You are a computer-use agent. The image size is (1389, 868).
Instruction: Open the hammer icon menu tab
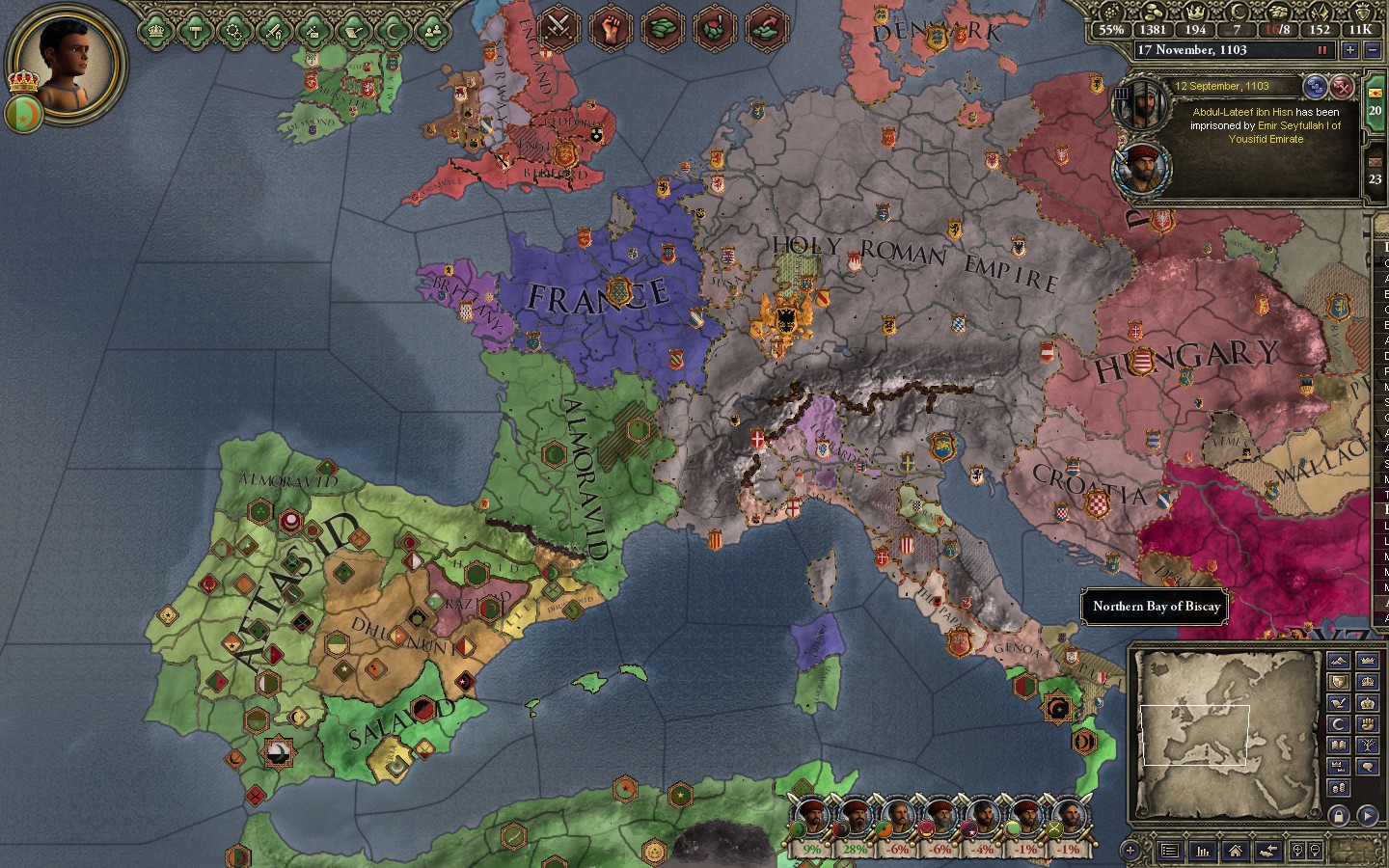coord(195,31)
